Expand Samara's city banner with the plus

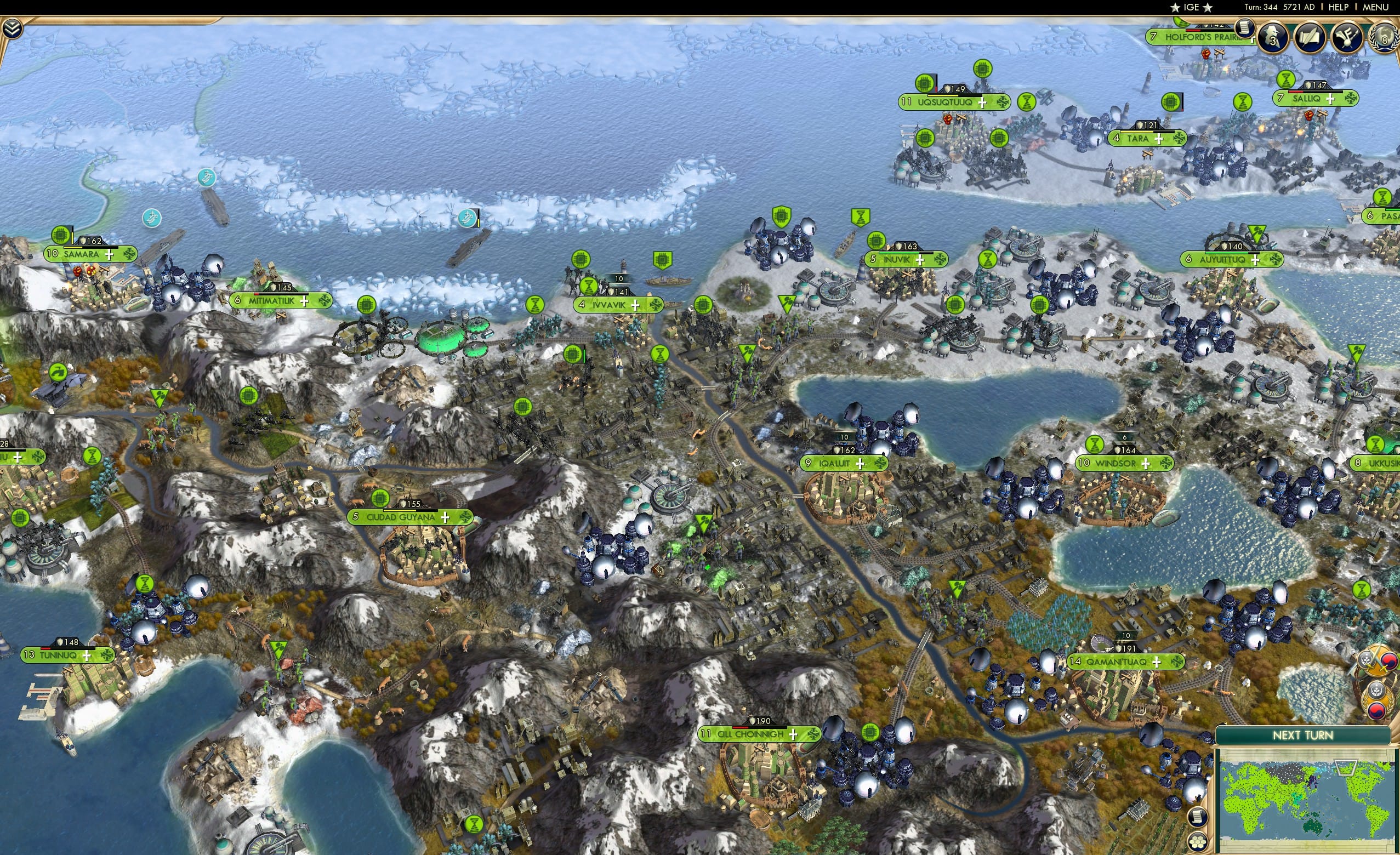click(x=109, y=256)
